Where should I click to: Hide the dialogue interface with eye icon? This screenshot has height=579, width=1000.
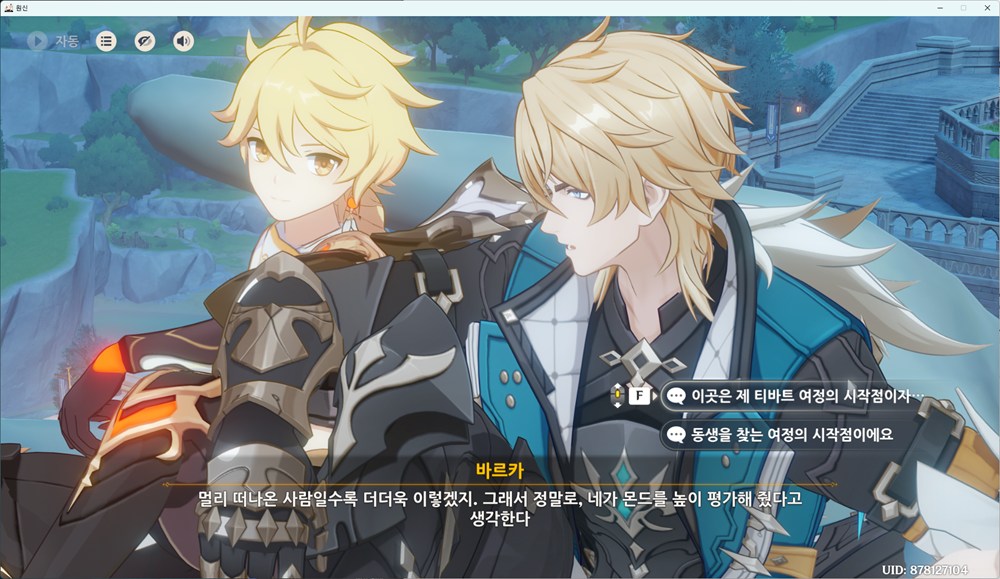pyautogui.click(x=145, y=41)
